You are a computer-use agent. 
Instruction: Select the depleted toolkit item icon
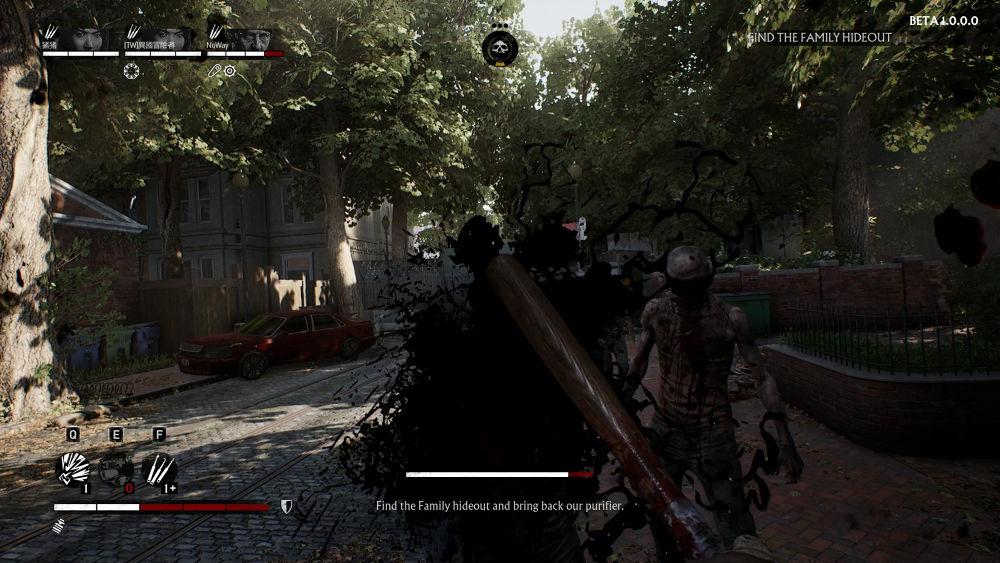click(116, 469)
